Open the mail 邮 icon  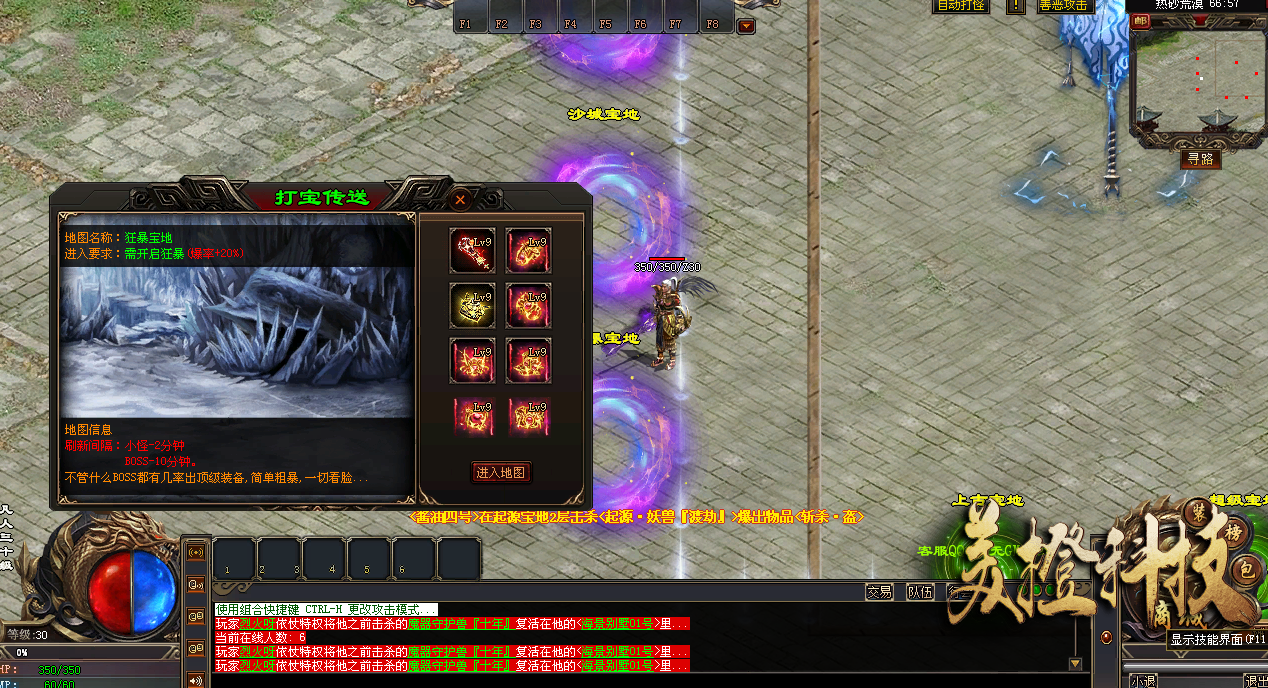[1141, 22]
